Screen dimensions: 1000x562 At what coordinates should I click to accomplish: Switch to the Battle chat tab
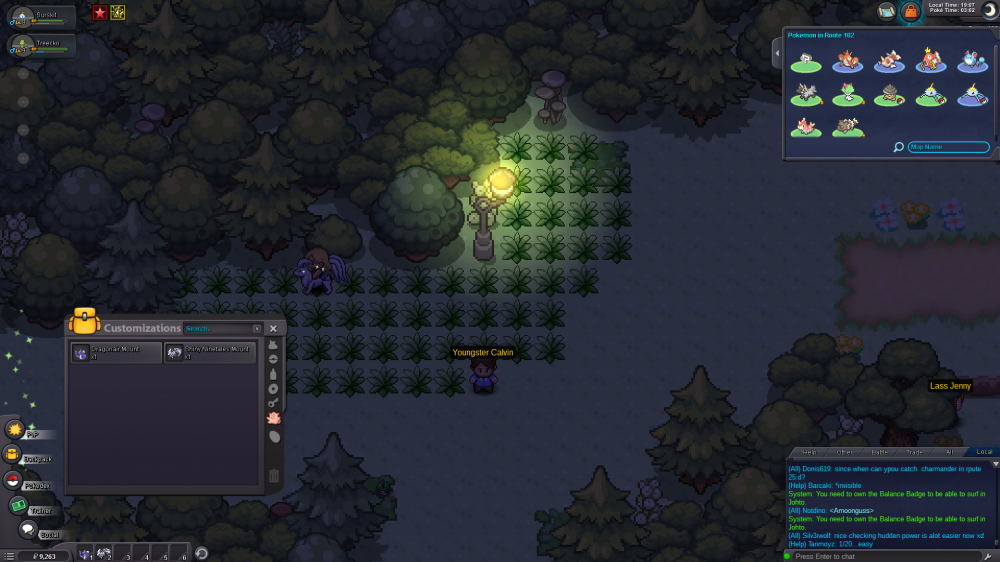click(x=879, y=452)
